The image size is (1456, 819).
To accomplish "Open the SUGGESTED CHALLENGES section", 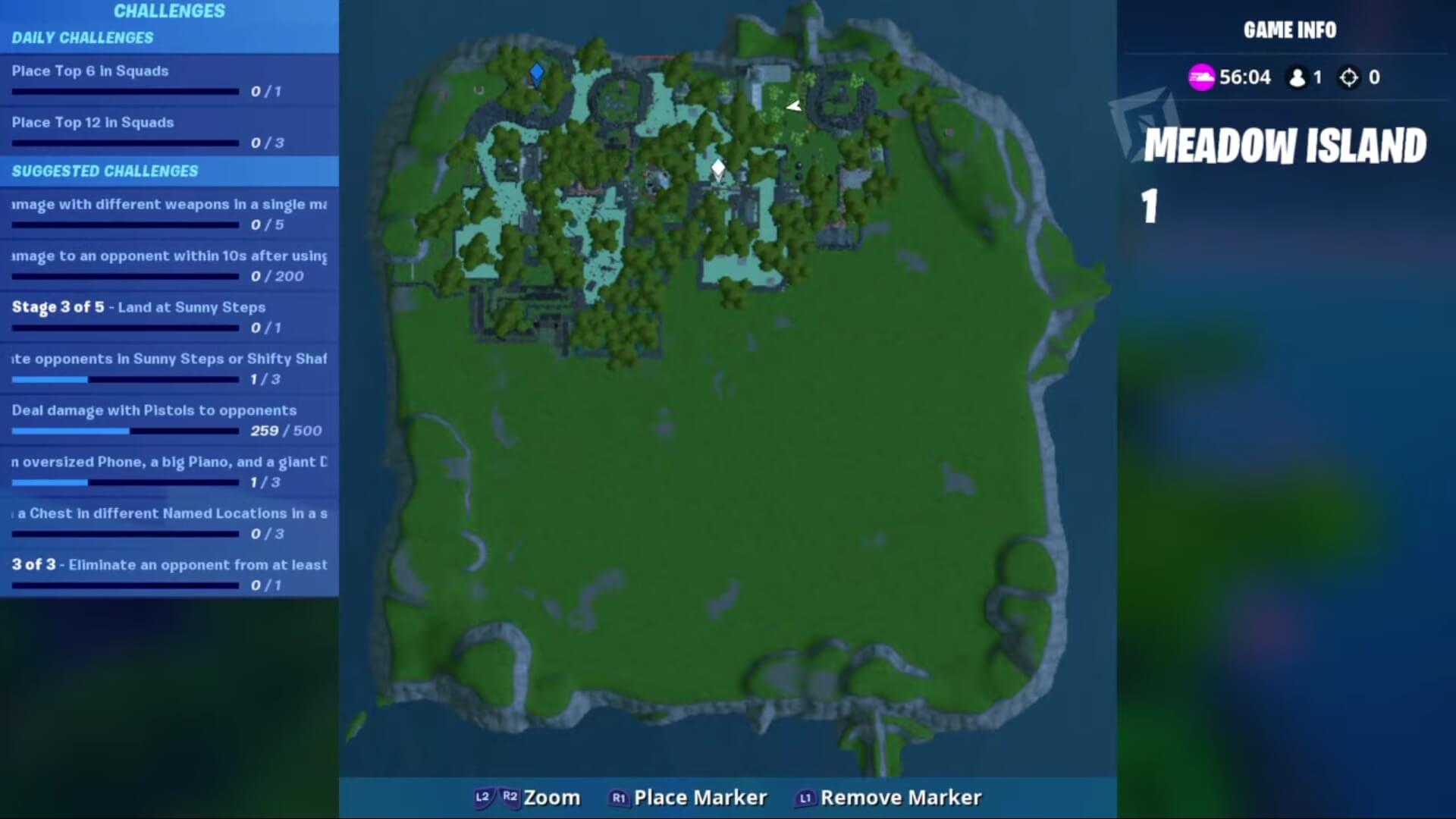I will 105,171.
